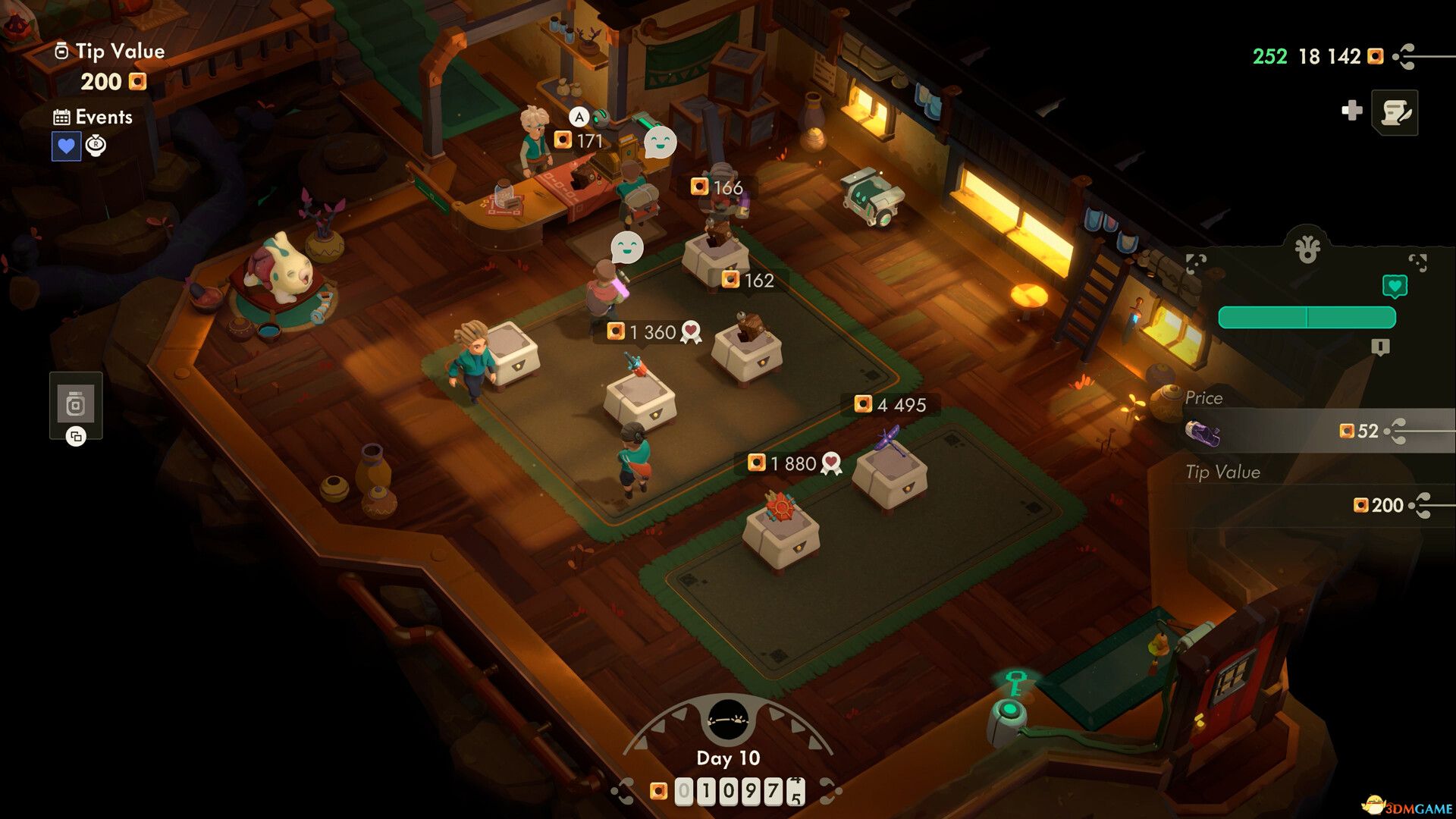Click the coin icon next to the 18 142 total

click(x=1375, y=57)
